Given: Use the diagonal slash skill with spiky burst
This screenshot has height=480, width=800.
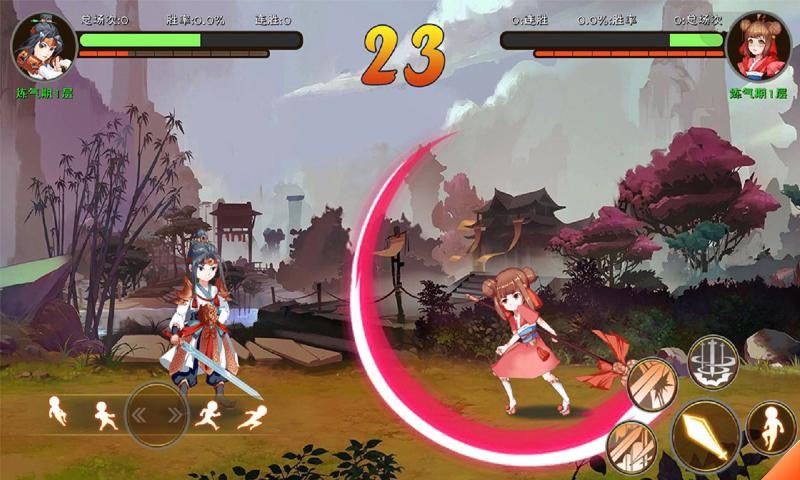Looking at the screenshot, I should point(652,383).
